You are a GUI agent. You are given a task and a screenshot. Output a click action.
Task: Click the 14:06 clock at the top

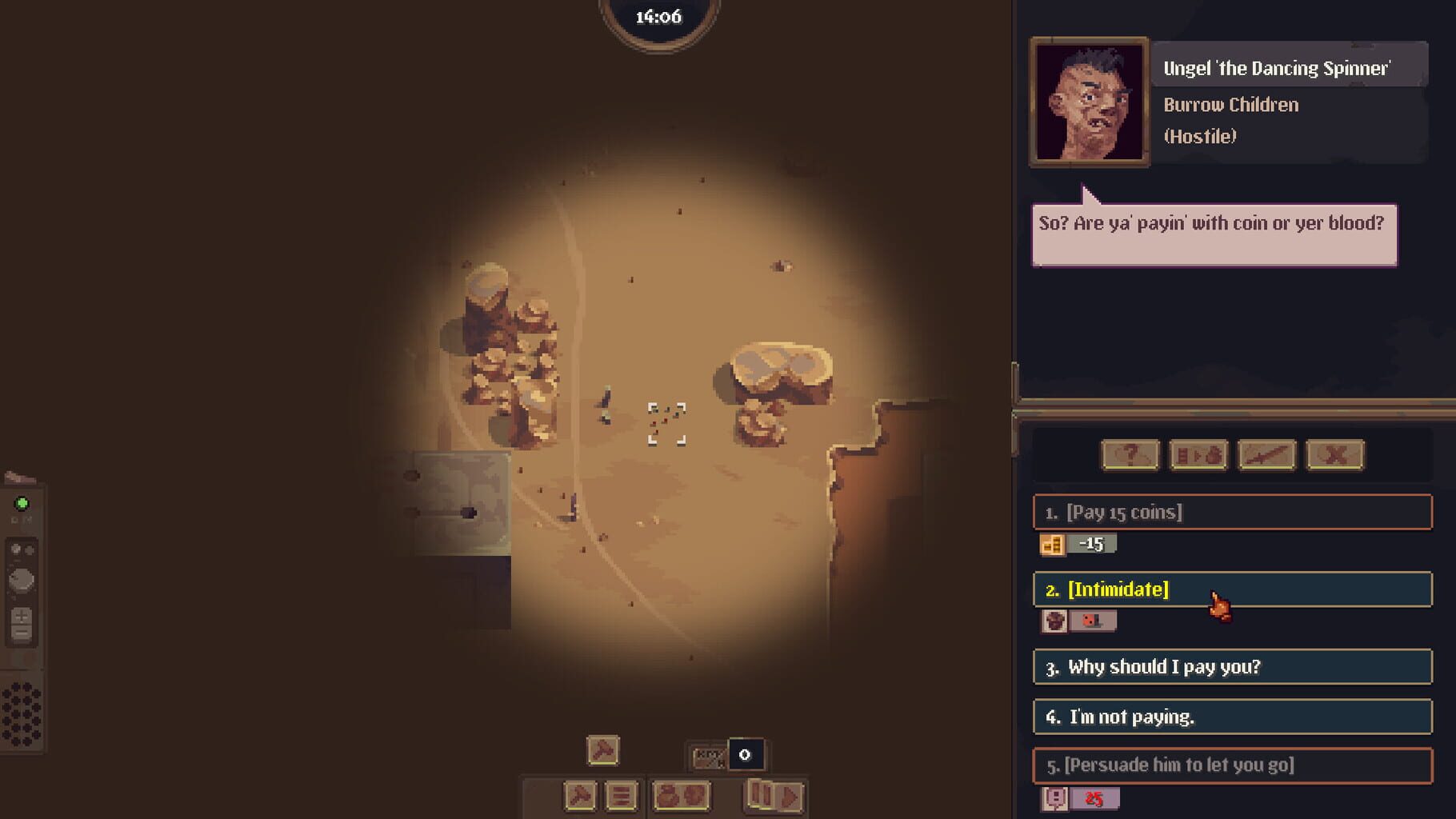click(x=658, y=14)
